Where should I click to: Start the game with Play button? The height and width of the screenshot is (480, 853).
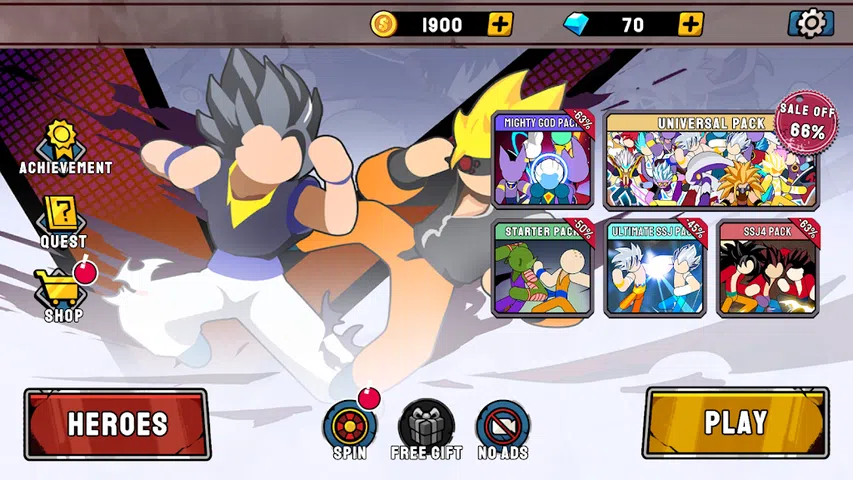735,422
